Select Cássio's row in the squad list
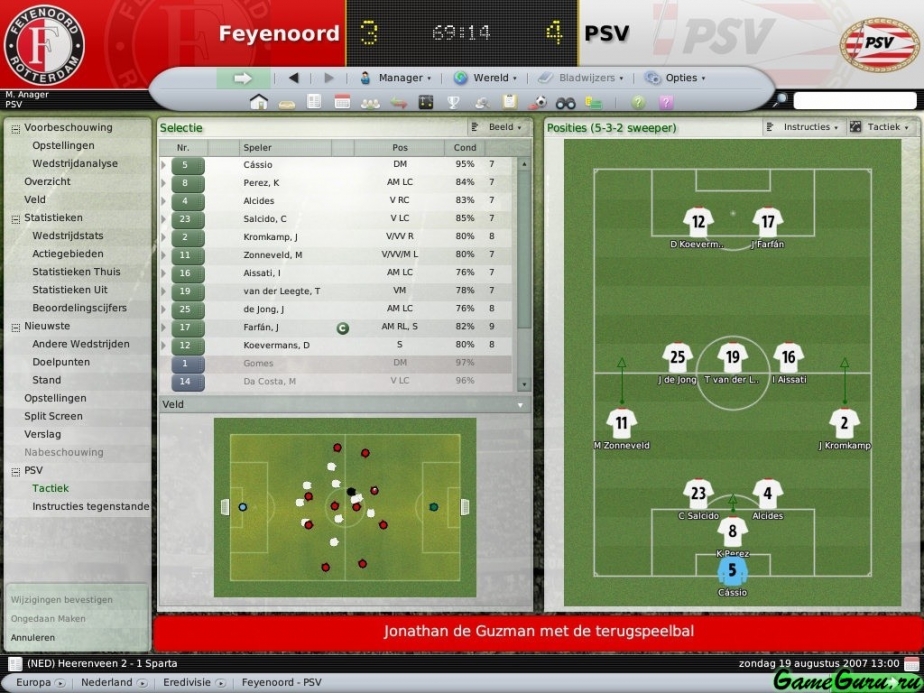 click(x=258, y=165)
